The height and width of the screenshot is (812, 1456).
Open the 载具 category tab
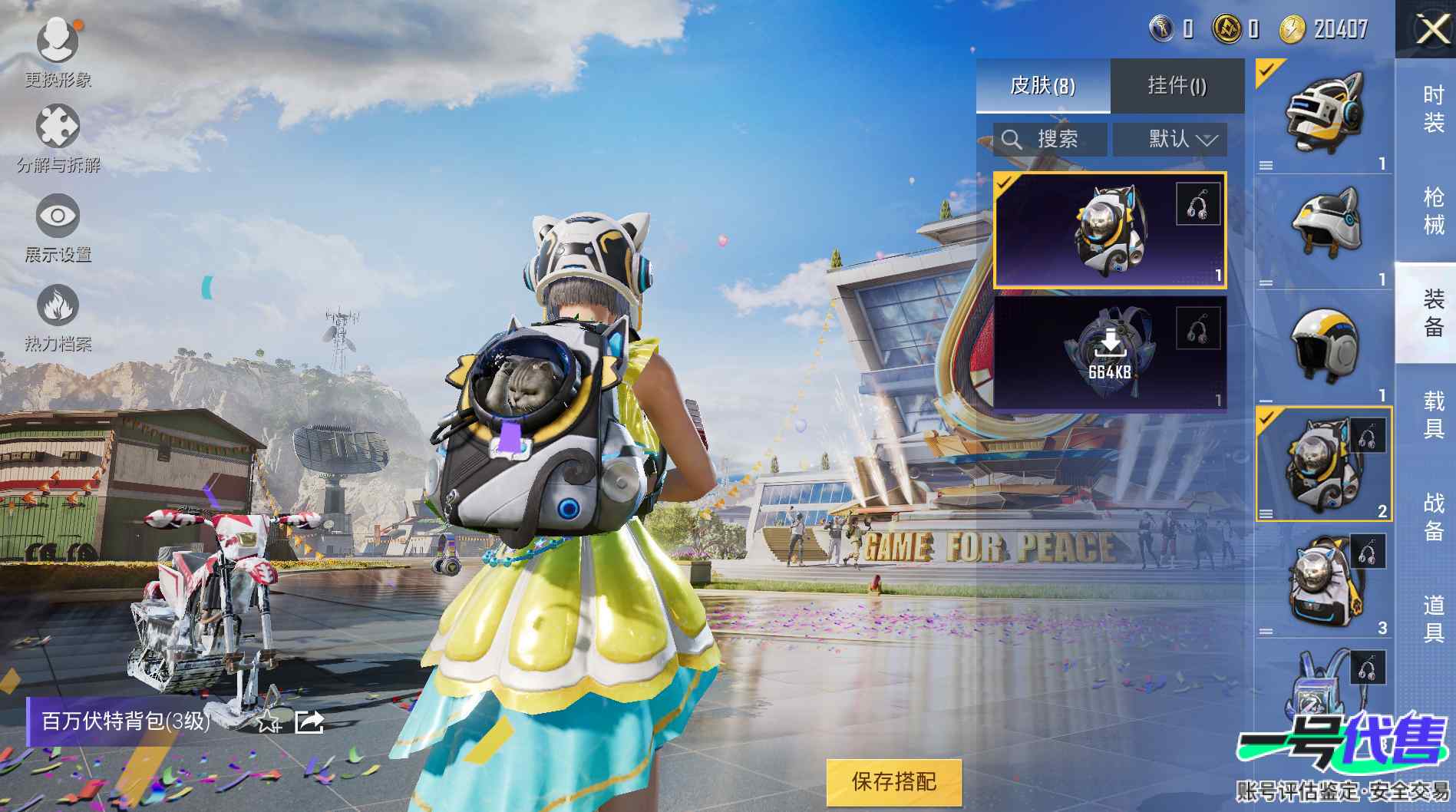(1433, 414)
